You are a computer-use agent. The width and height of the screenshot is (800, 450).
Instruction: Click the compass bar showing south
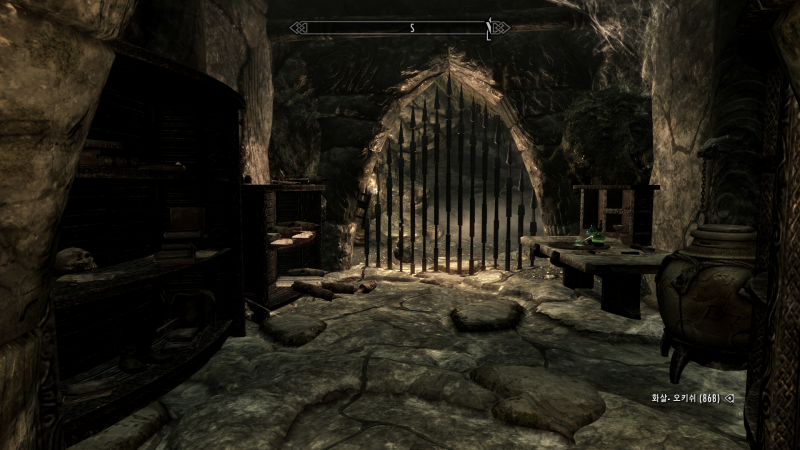pyautogui.click(x=400, y=28)
